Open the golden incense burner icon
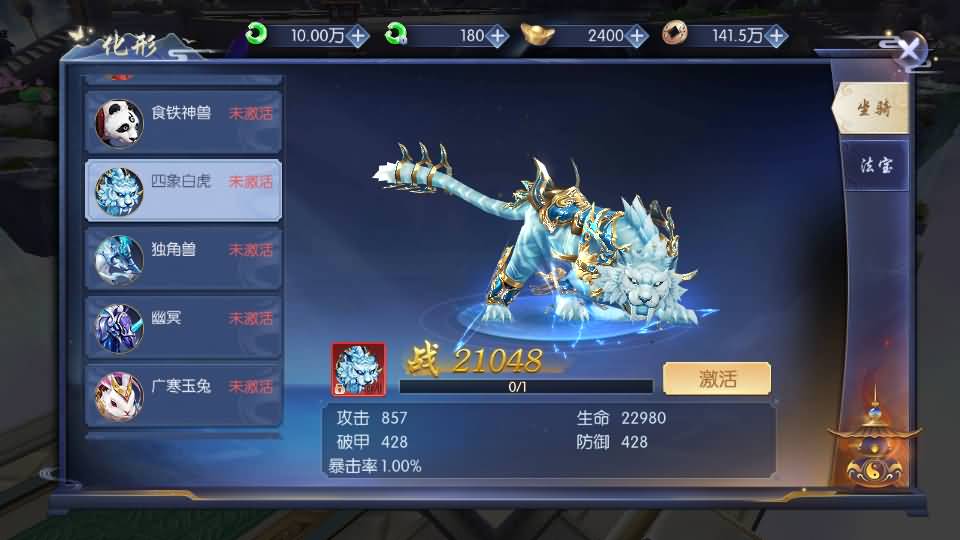The height and width of the screenshot is (540, 960). click(x=872, y=447)
